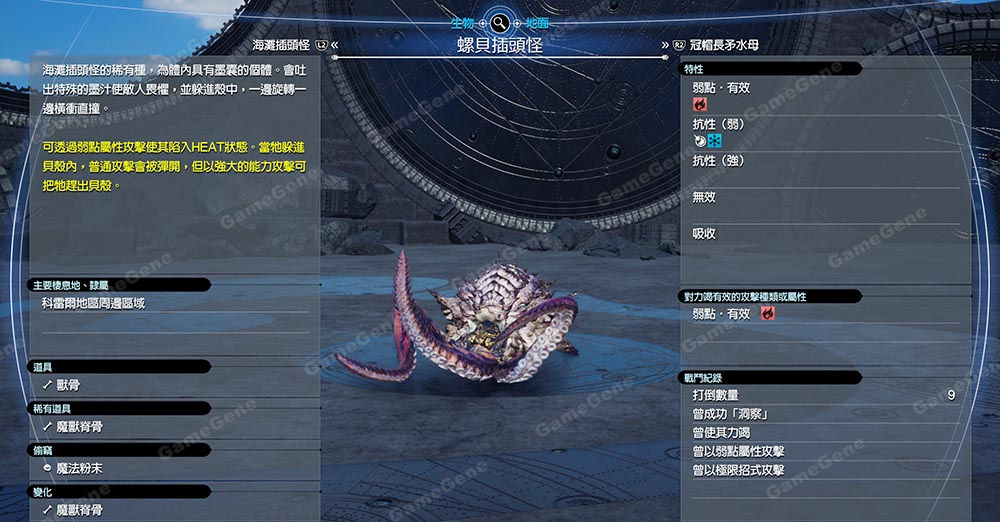
Task: Click the magnifying glass search icon
Action: tap(500, 21)
